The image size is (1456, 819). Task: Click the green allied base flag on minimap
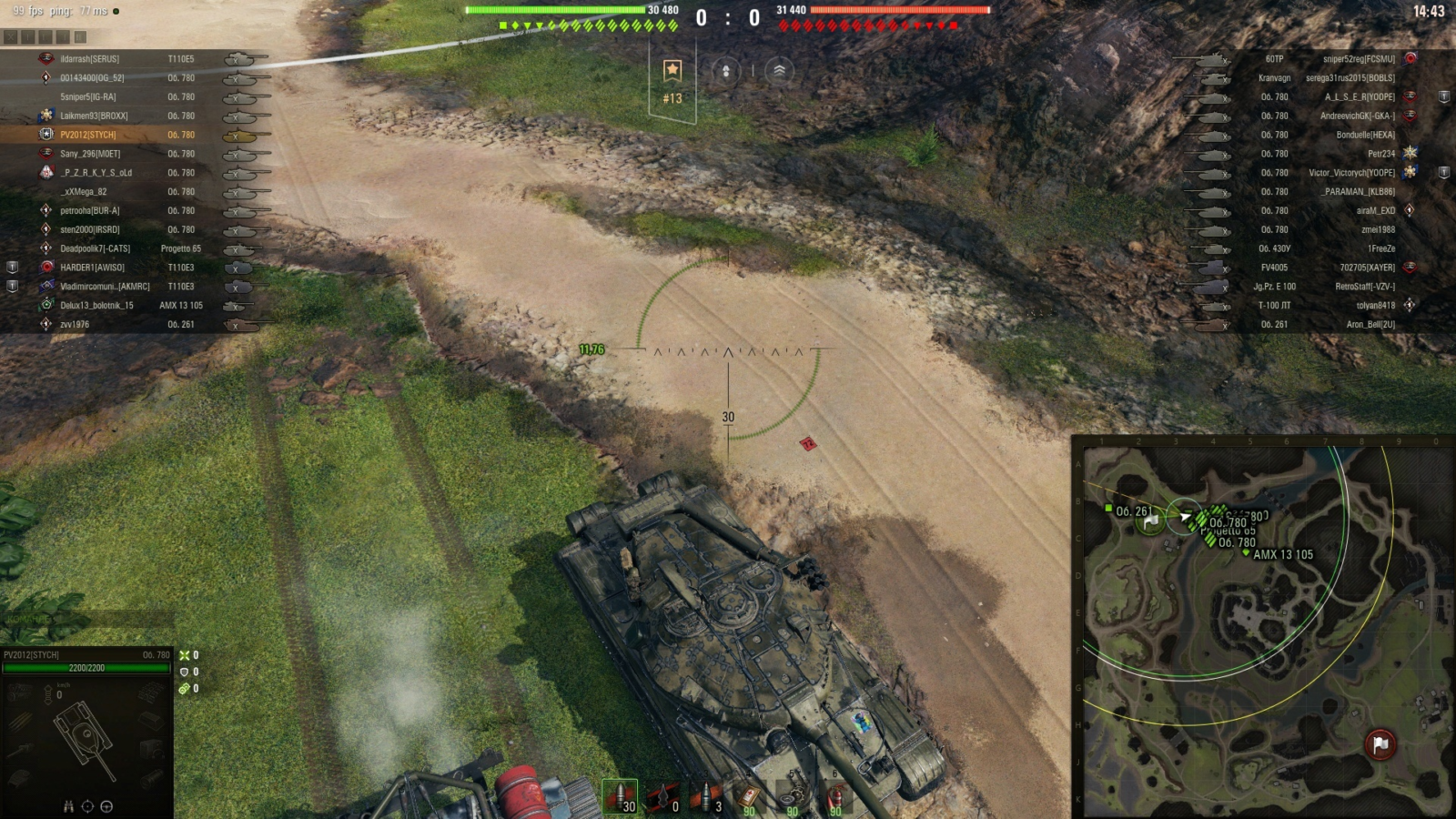click(1151, 521)
